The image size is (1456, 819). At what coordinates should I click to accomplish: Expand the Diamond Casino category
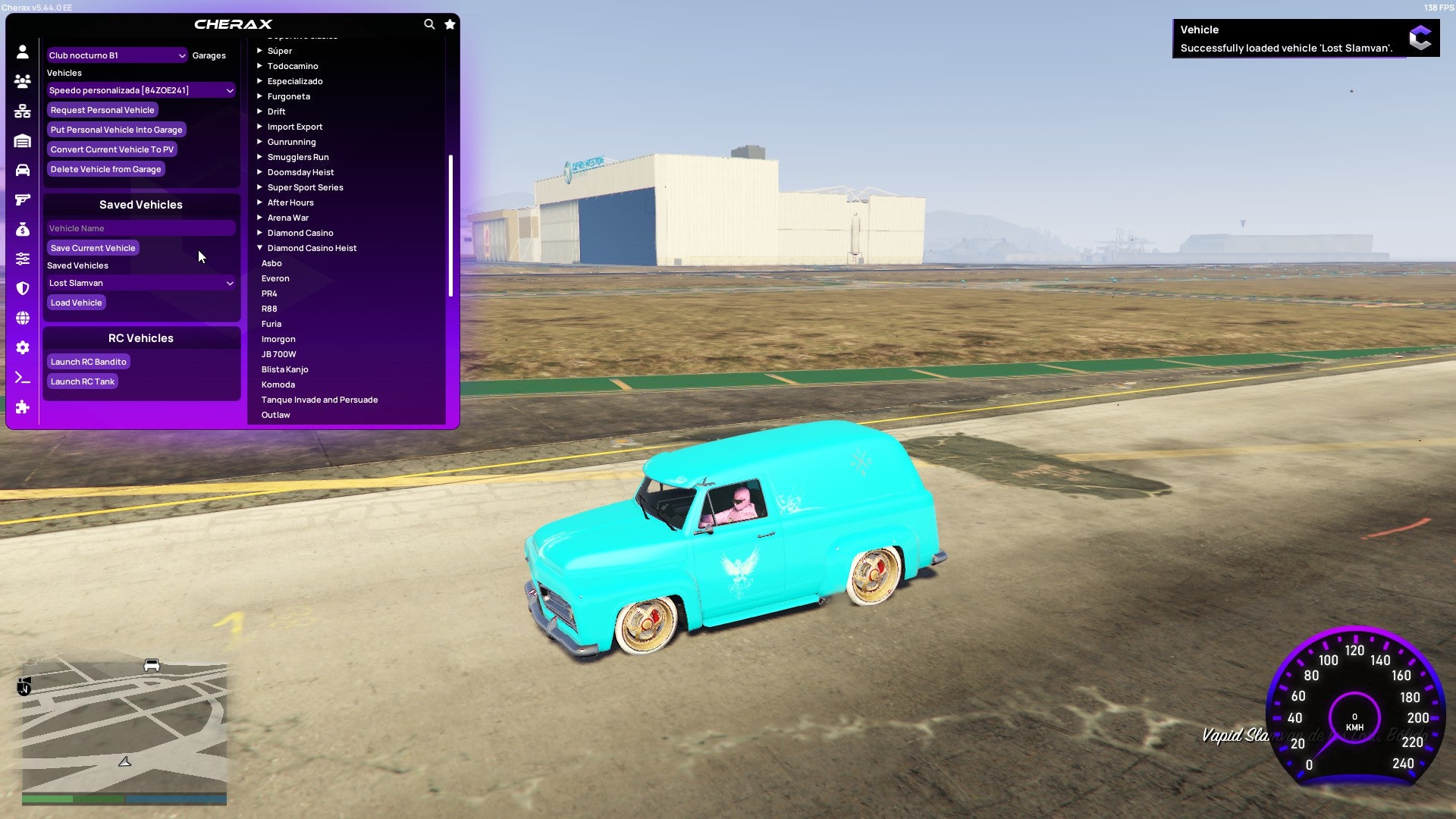pyautogui.click(x=299, y=232)
